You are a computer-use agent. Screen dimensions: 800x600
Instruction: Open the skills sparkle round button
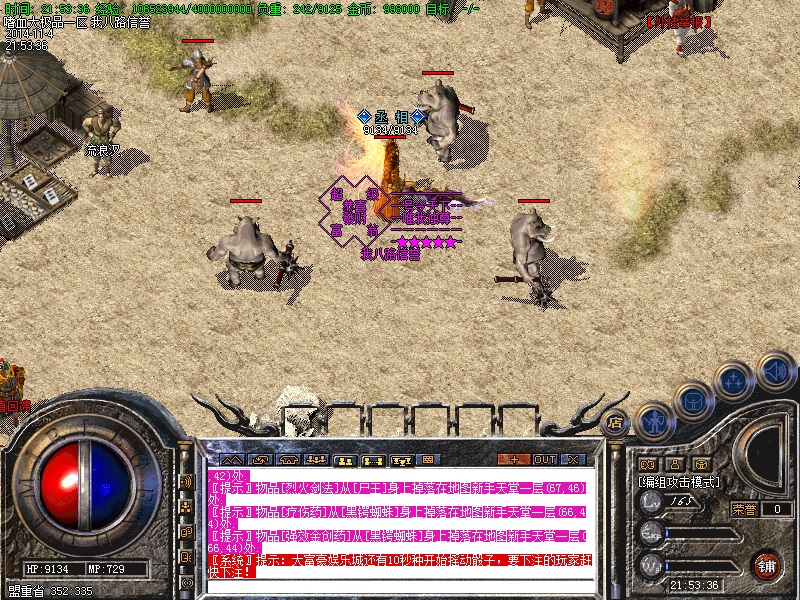pyautogui.click(x=734, y=380)
